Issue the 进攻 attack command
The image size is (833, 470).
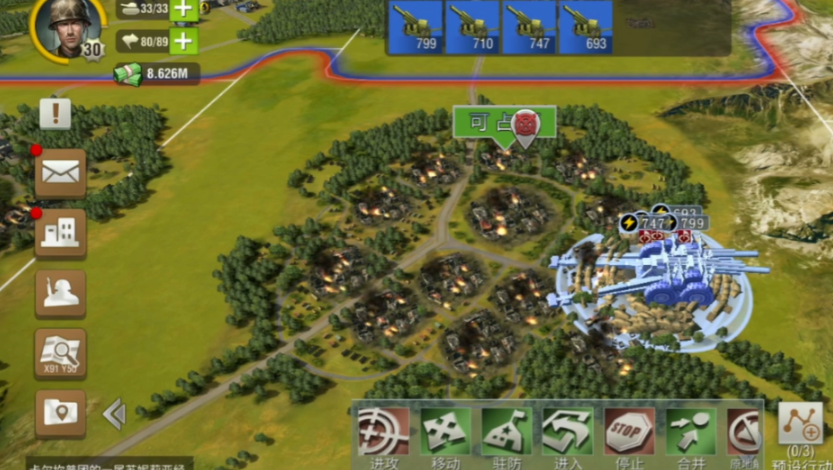384,435
